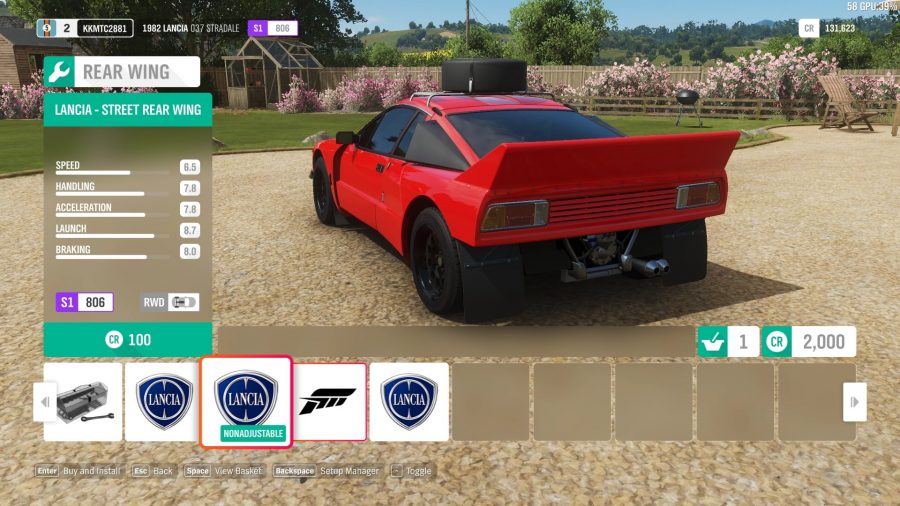Show more parts with the right arrow
Image resolution: width=900 pixels, height=506 pixels.
(x=854, y=402)
